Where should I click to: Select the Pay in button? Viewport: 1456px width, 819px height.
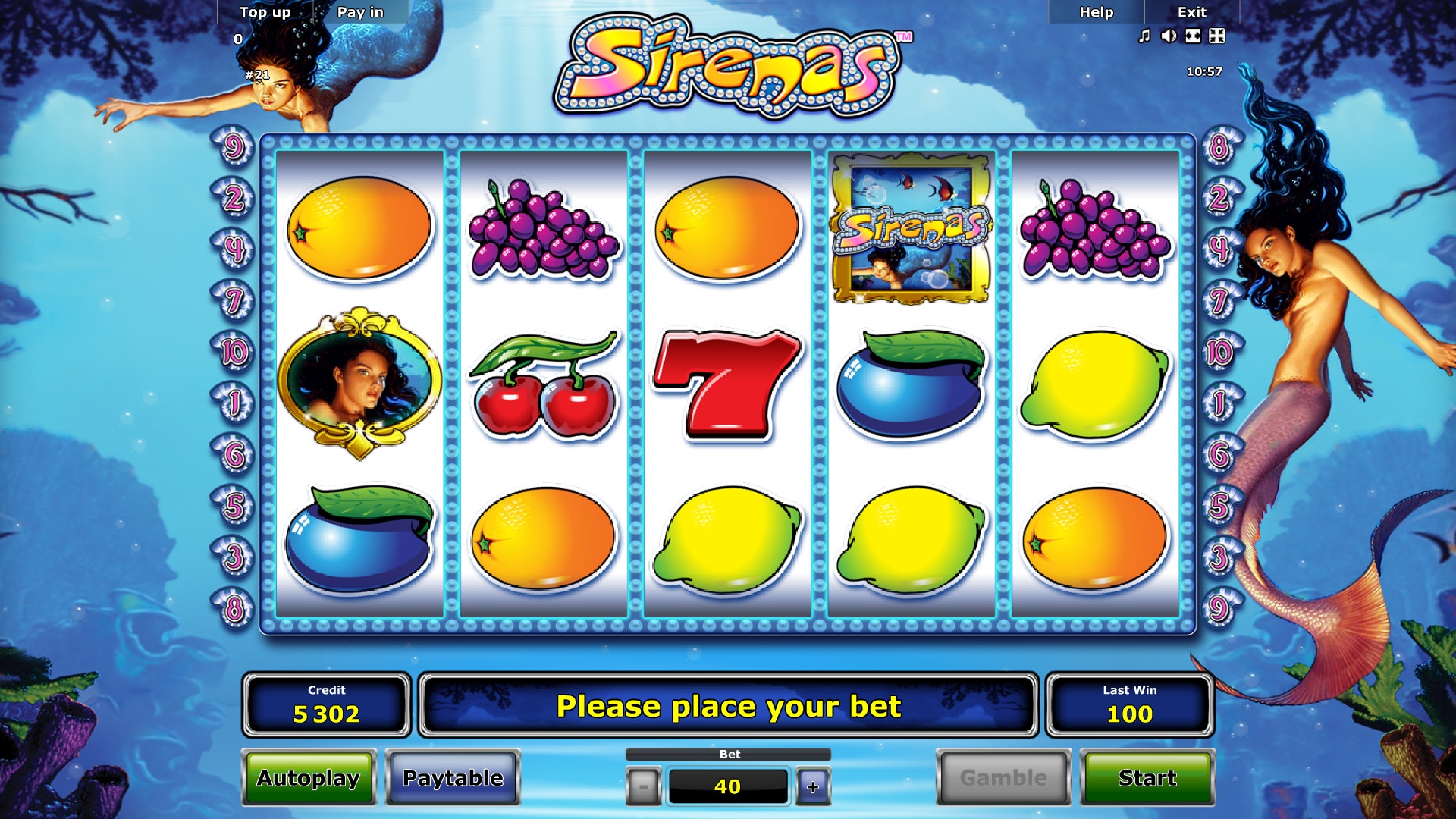360,12
